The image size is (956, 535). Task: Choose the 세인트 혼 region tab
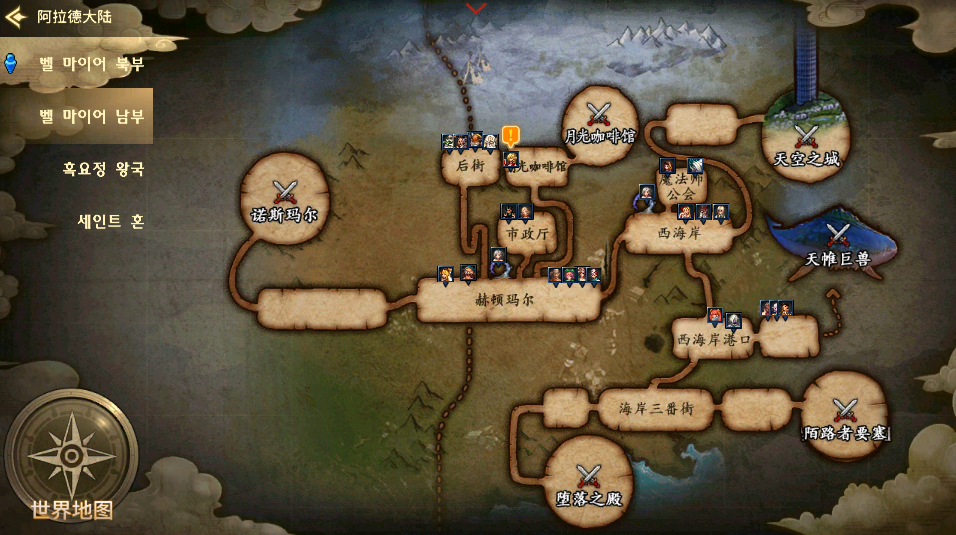point(110,221)
